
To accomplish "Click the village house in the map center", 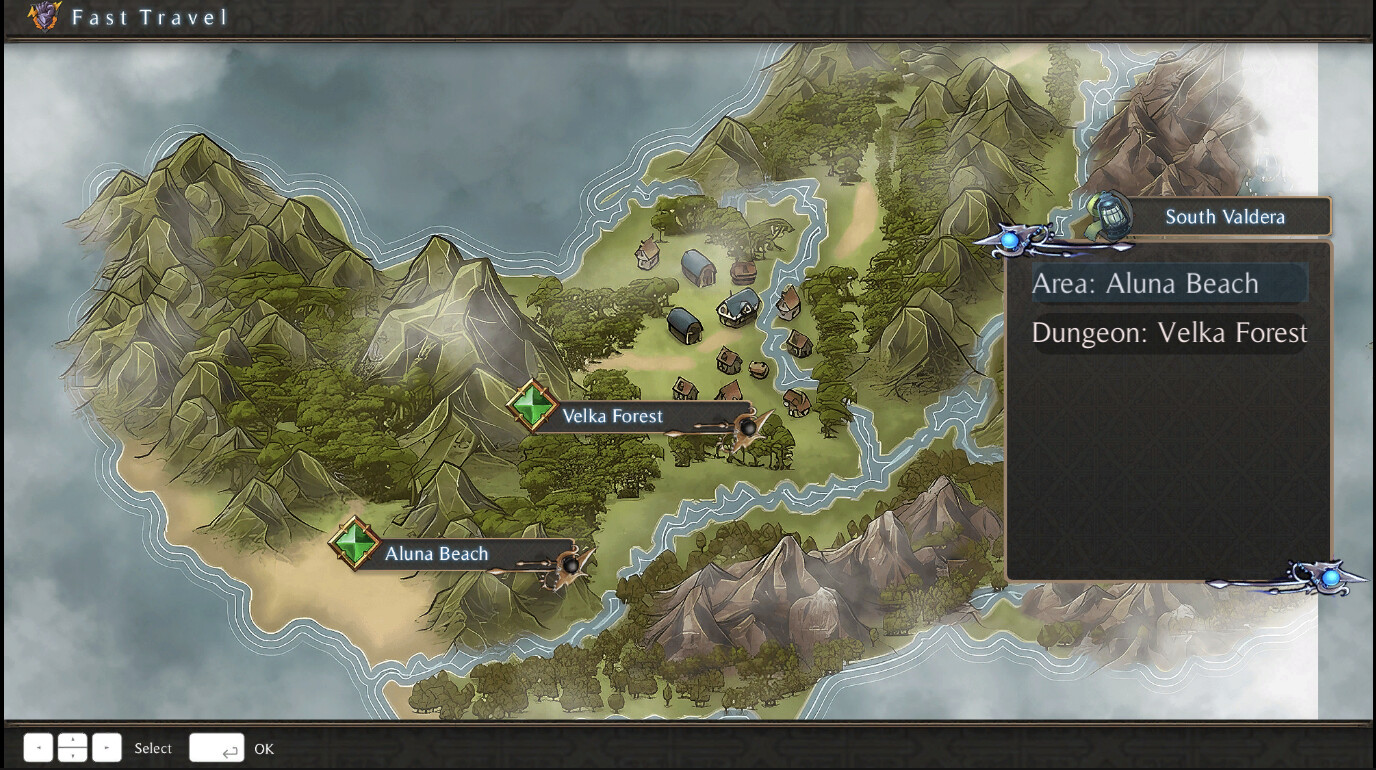I will (x=737, y=305).
